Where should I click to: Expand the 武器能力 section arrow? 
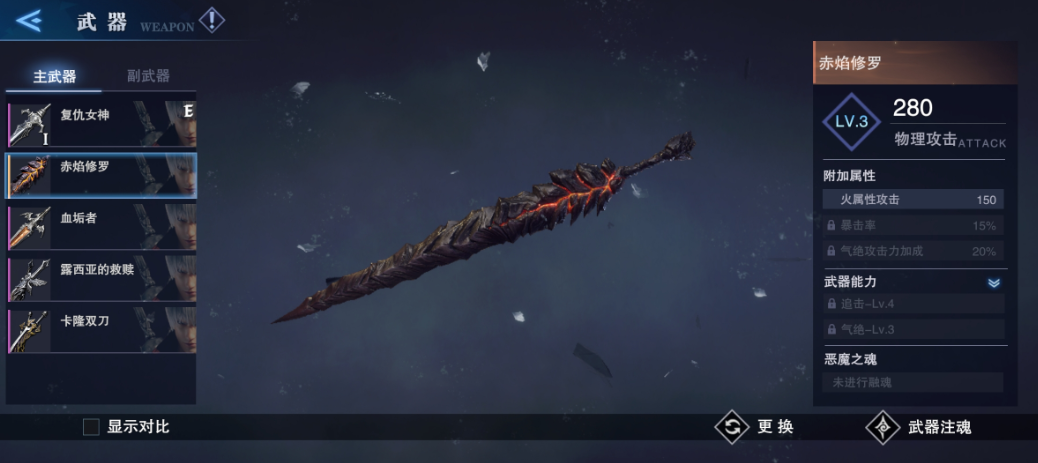993,283
